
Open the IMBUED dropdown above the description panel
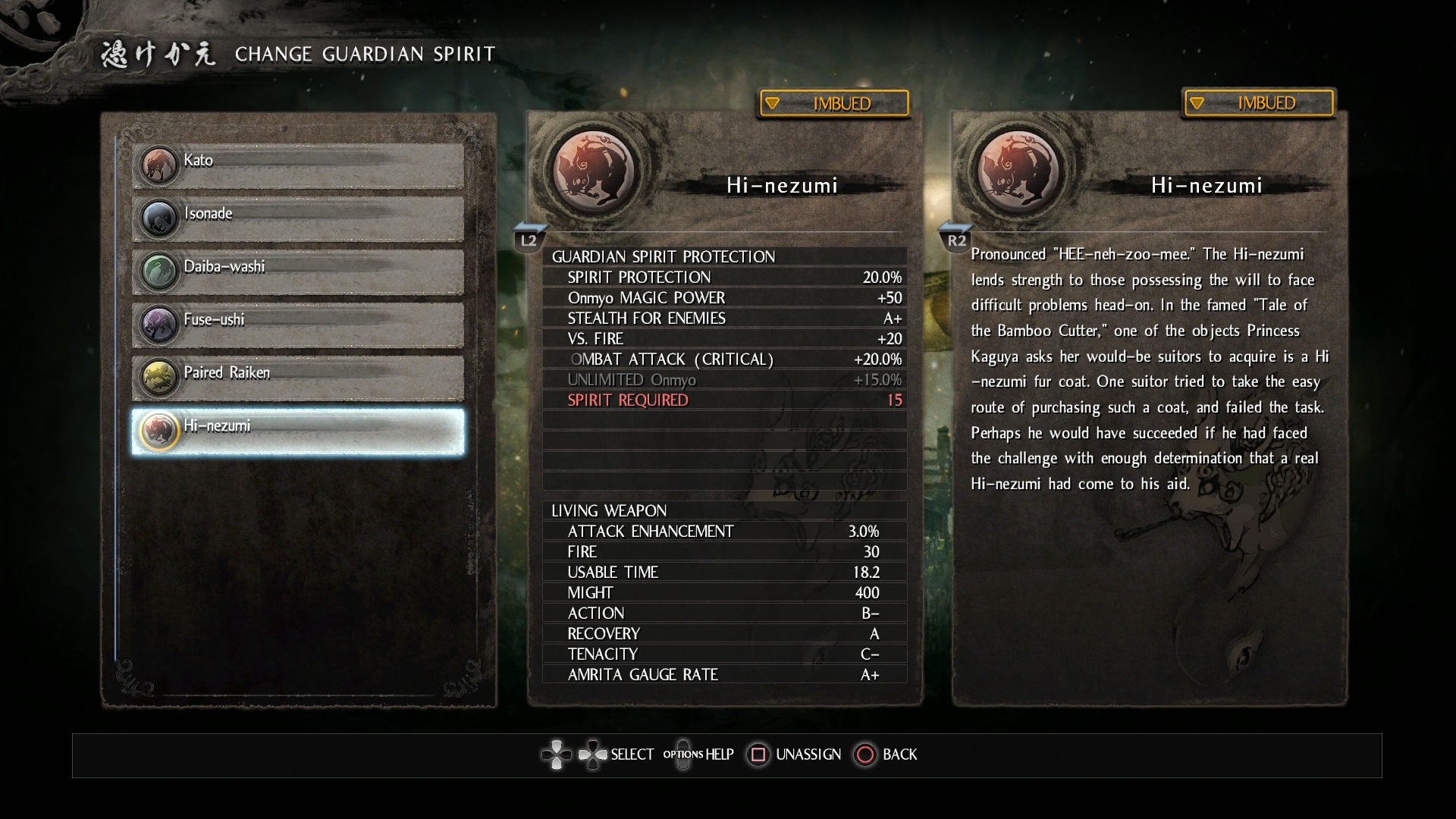(x=1258, y=103)
